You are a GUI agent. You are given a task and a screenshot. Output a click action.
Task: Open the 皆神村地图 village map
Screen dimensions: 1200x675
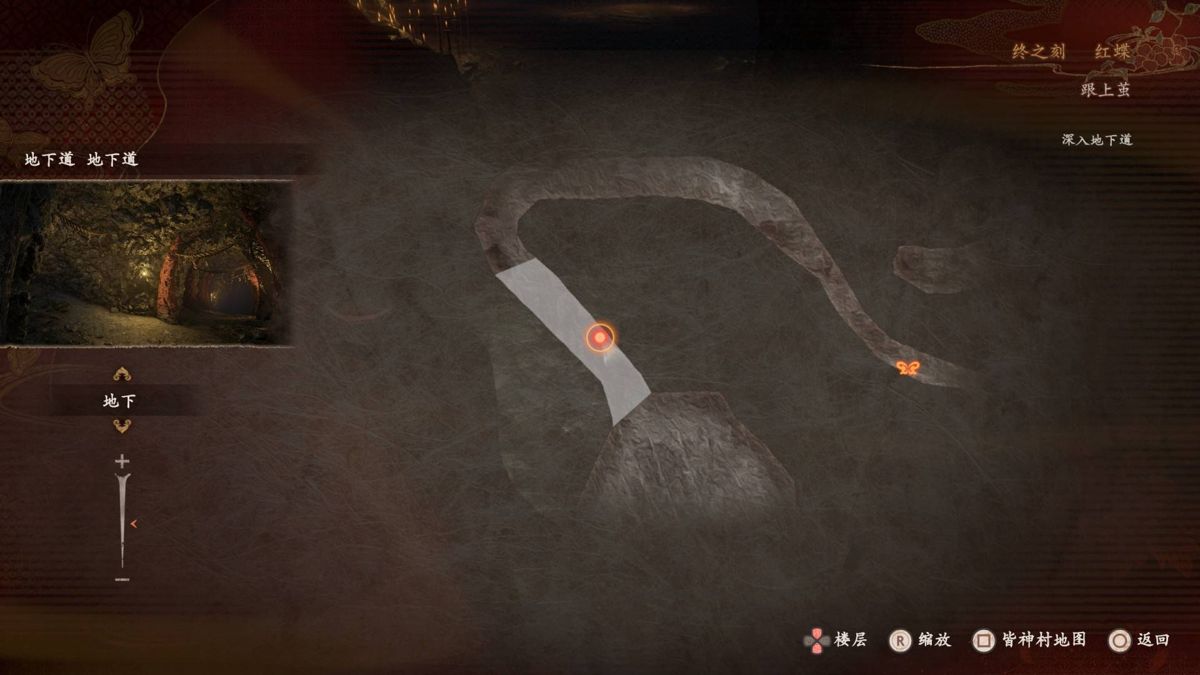[x=1030, y=640]
